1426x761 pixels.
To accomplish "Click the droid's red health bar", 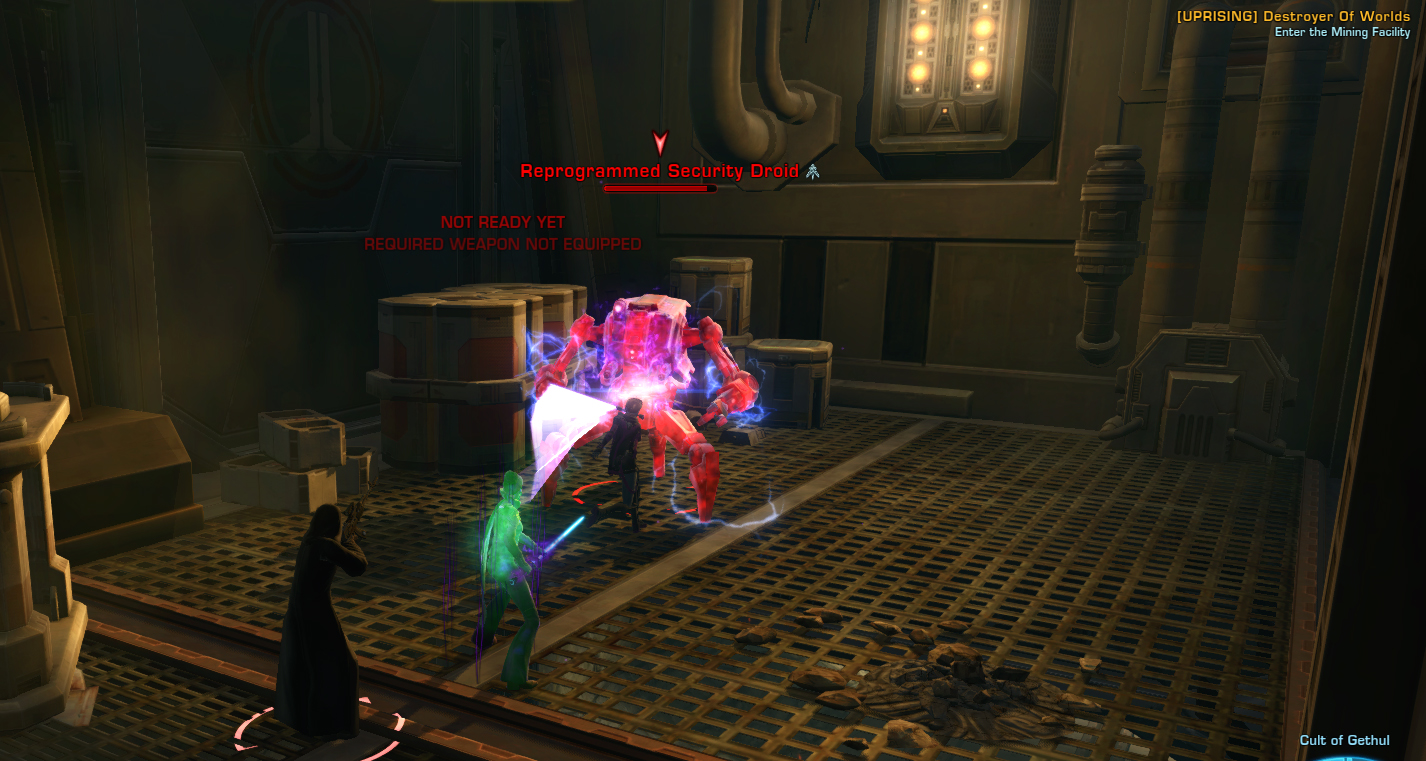I will tap(658, 186).
